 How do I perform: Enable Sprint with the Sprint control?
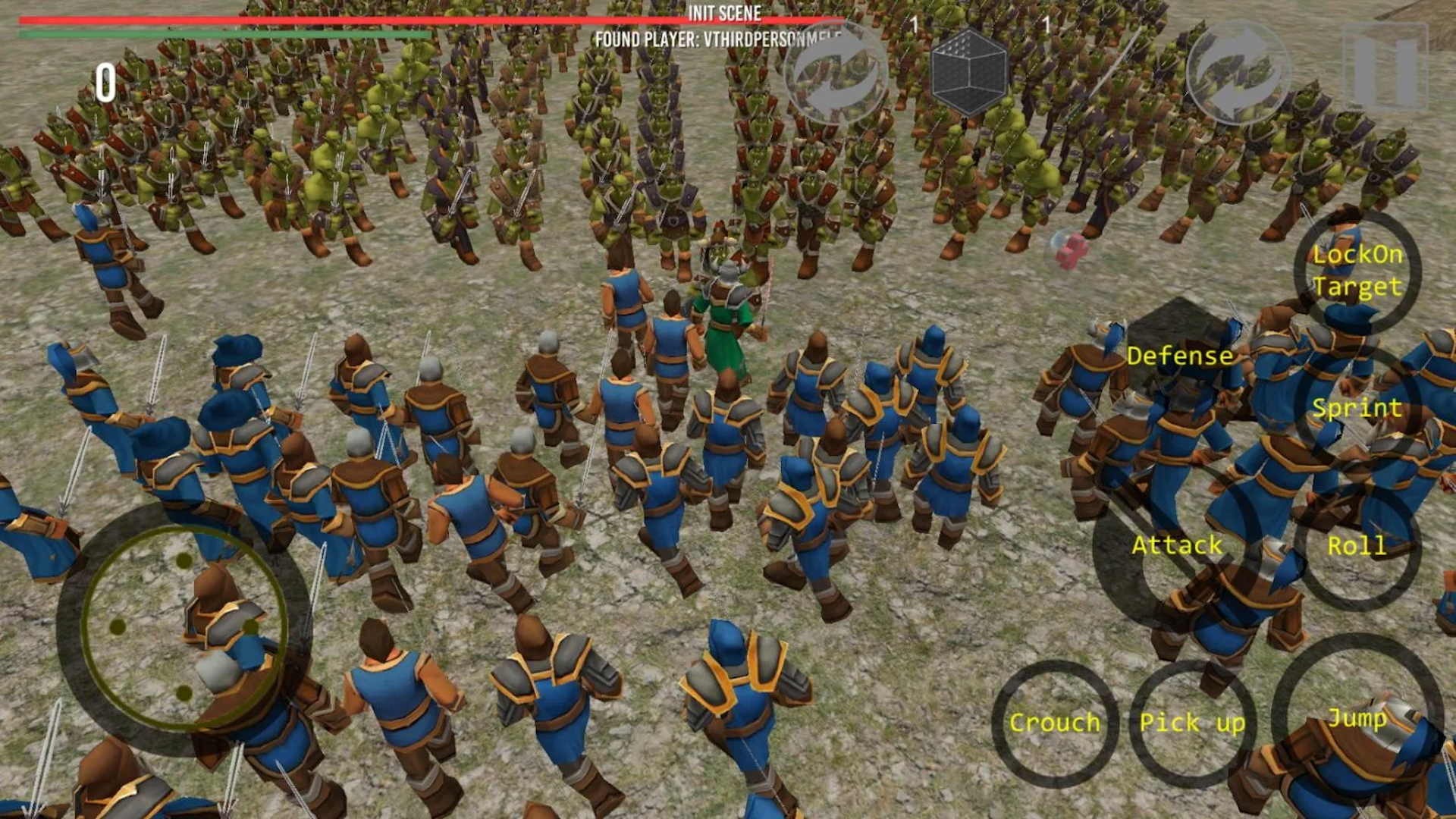tap(1357, 408)
